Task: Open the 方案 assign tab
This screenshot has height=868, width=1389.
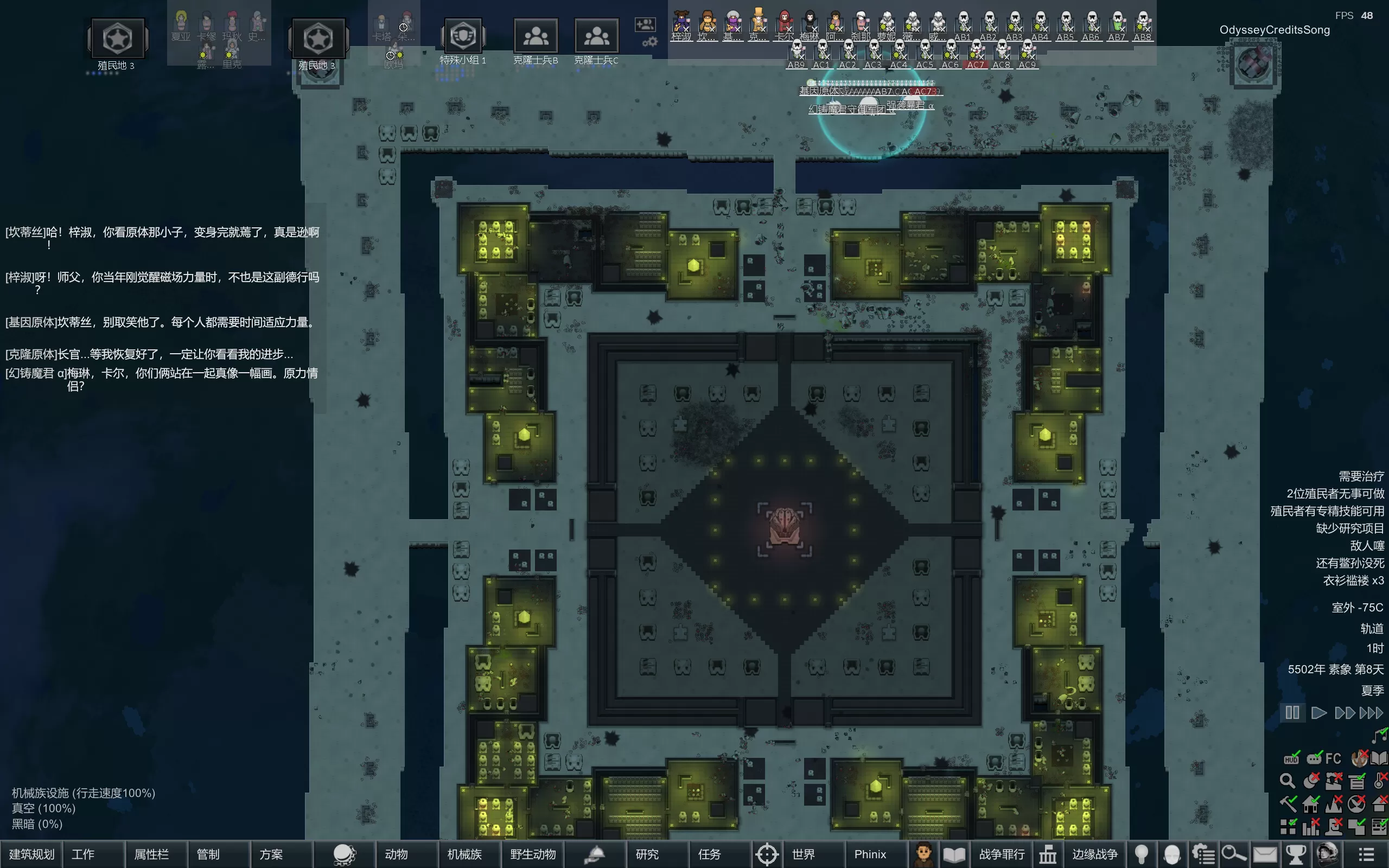Action: click(x=271, y=854)
